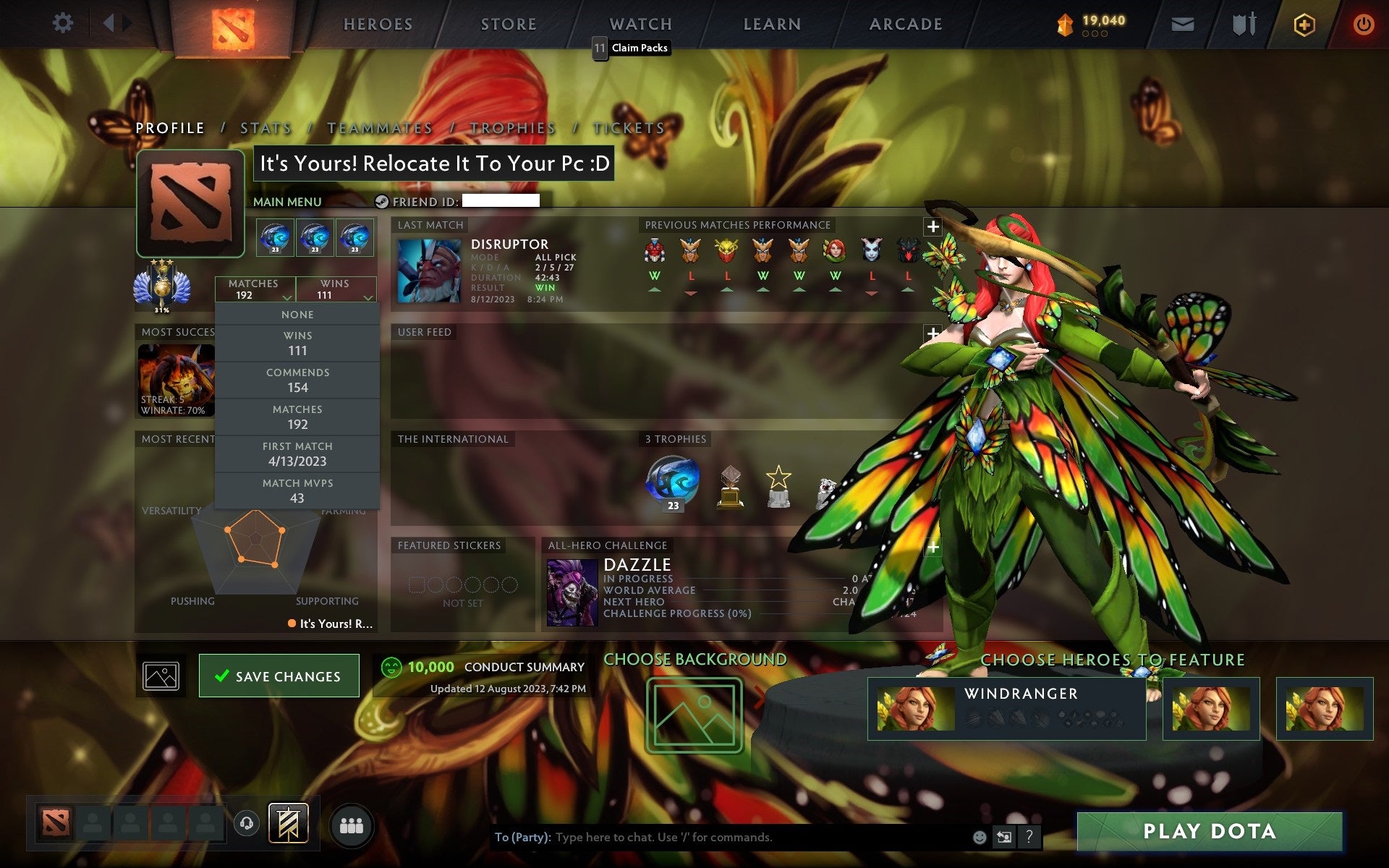Click the SAVE CHANGES button
This screenshot has width=1389, height=868.
(x=279, y=676)
